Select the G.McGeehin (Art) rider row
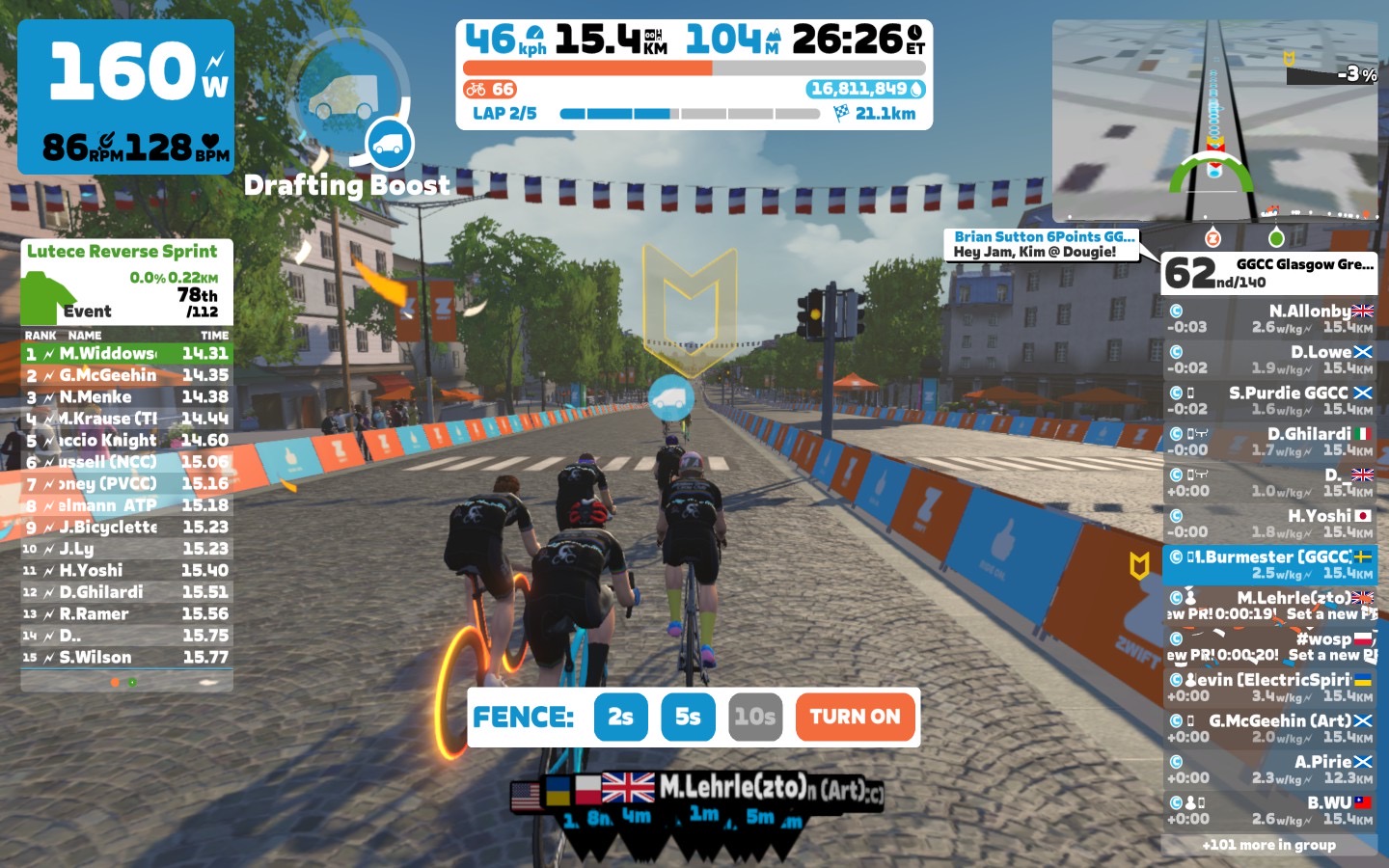 coord(1269,728)
